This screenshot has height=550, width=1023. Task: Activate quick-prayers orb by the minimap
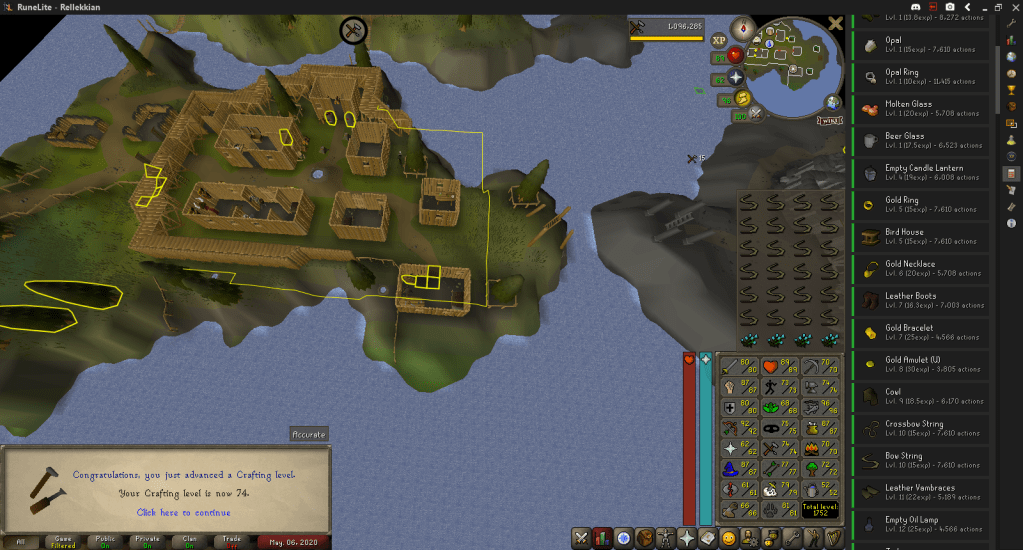pyautogui.click(x=735, y=77)
